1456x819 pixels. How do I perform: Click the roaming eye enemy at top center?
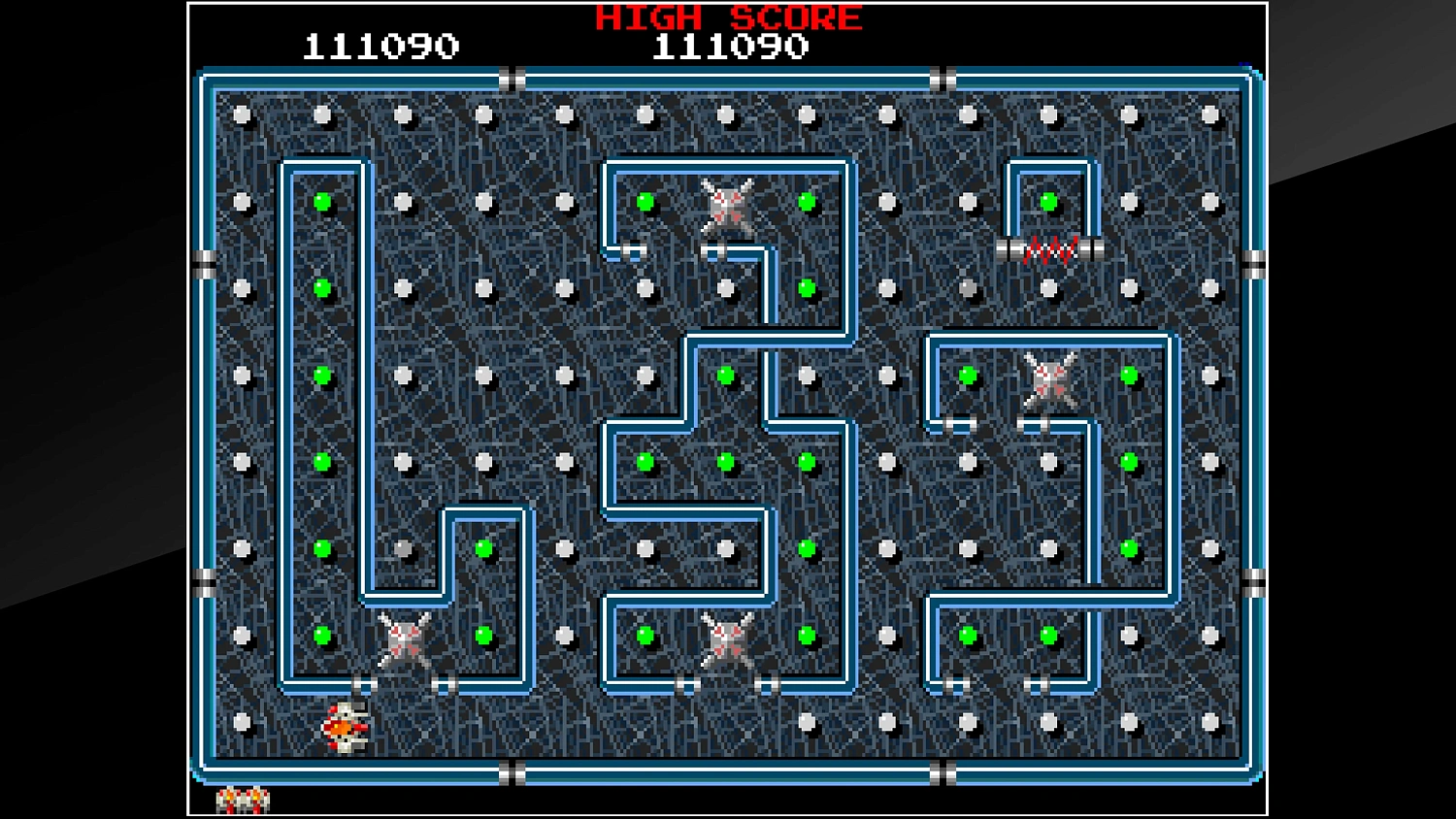[726, 204]
